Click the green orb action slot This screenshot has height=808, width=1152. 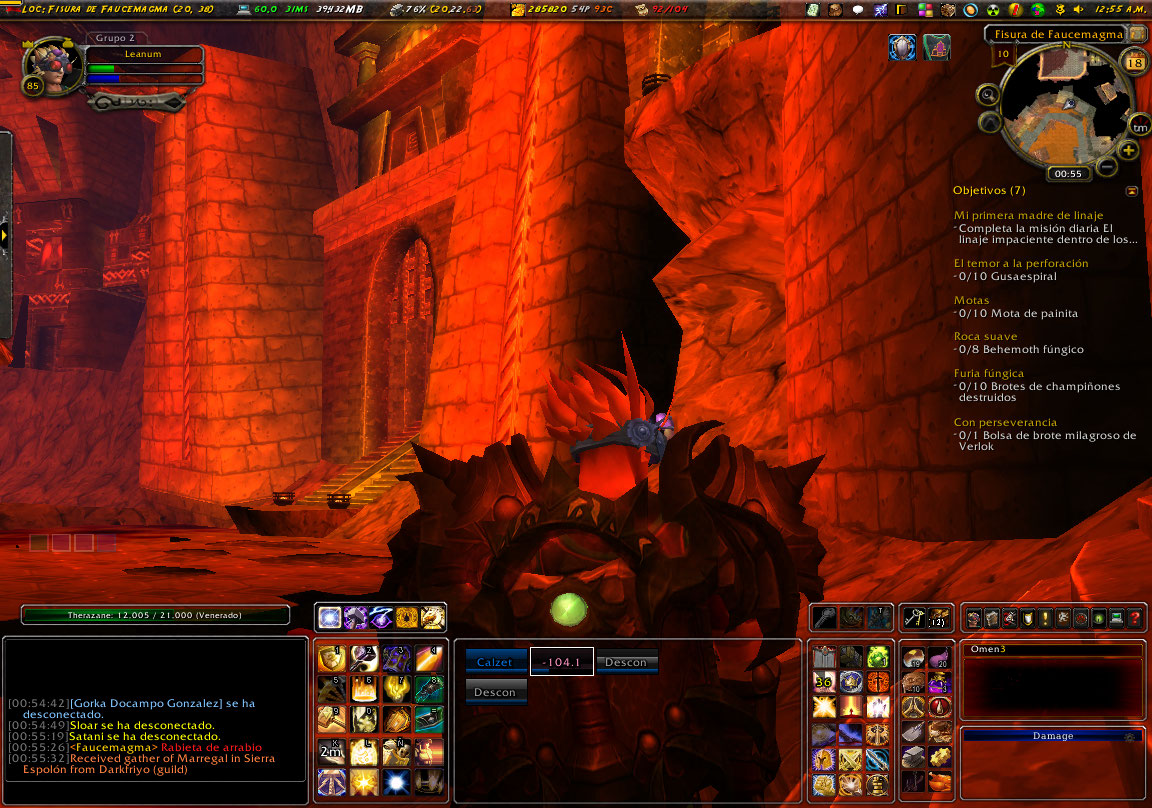click(877, 657)
